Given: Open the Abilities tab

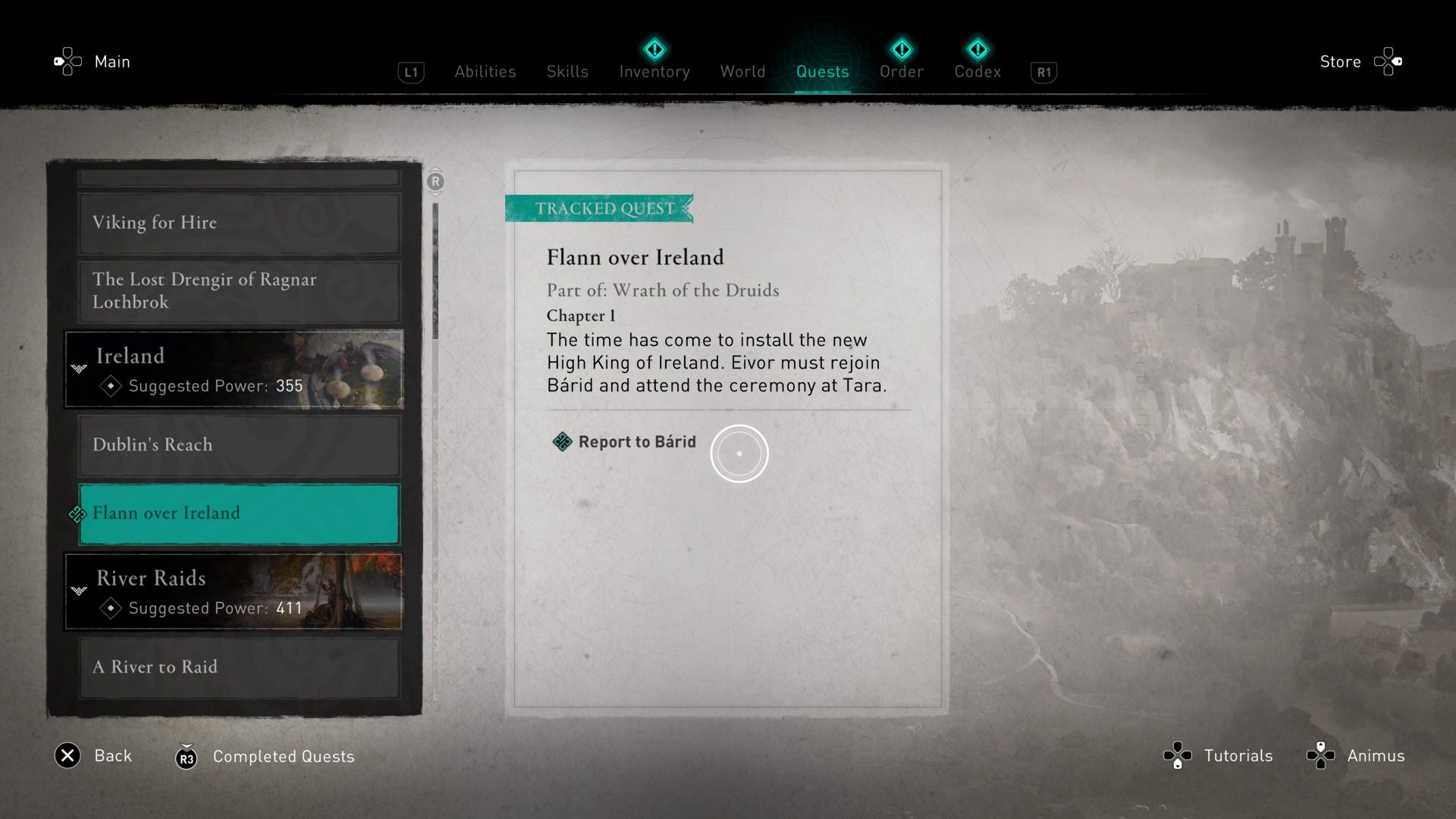Looking at the screenshot, I should [x=485, y=71].
